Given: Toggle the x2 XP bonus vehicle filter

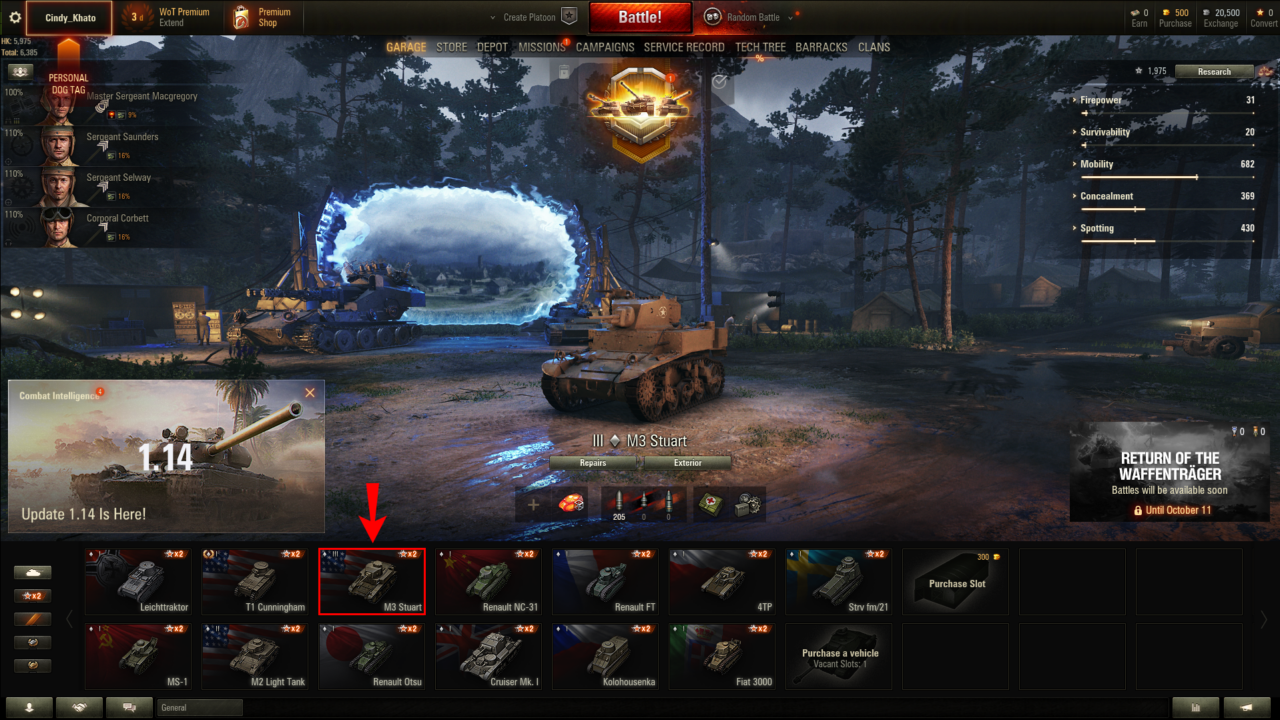Looking at the screenshot, I should [33, 595].
